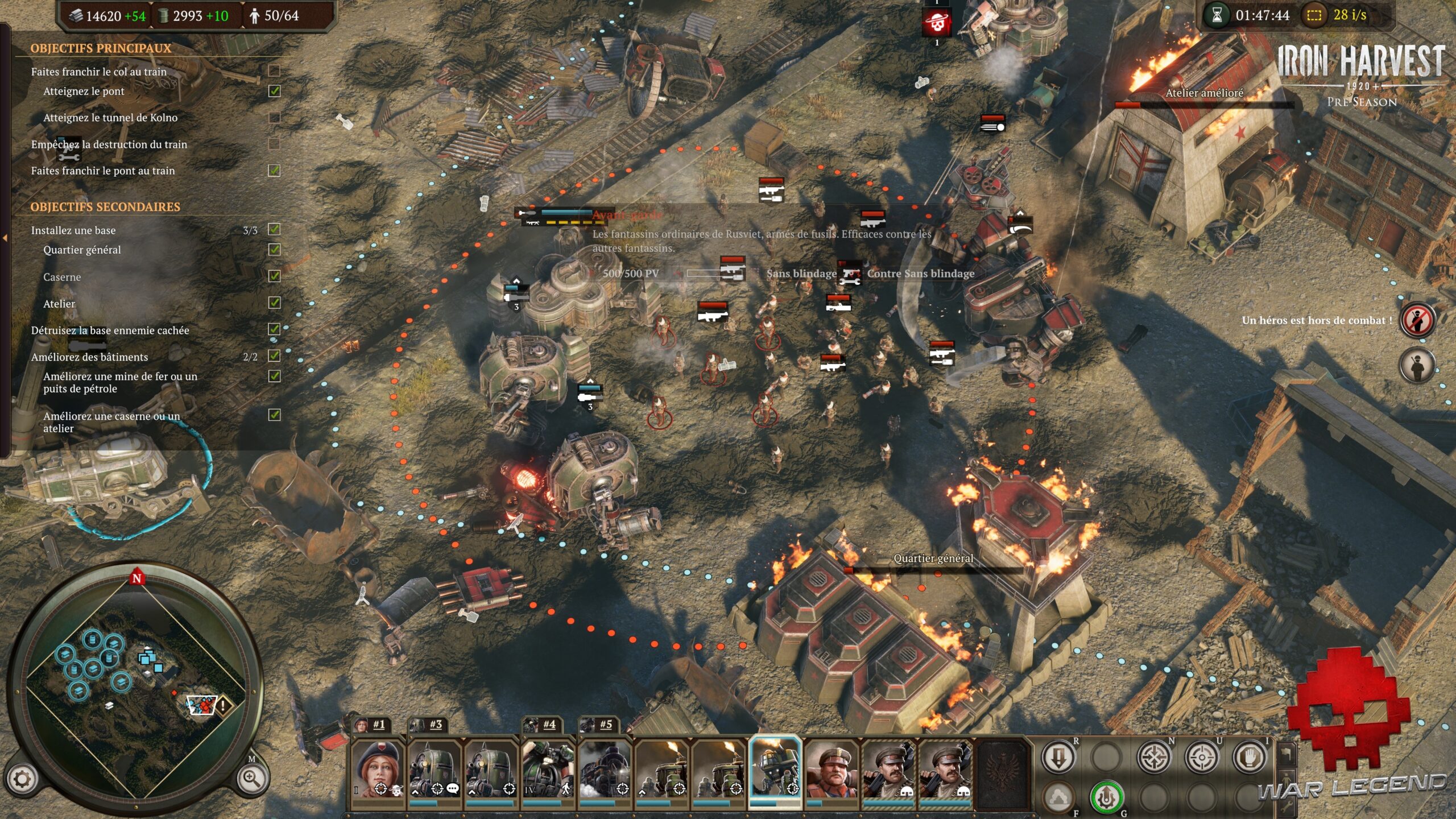
Task: Check the Détruisez la base ennemie cachée box
Action: pyautogui.click(x=274, y=328)
